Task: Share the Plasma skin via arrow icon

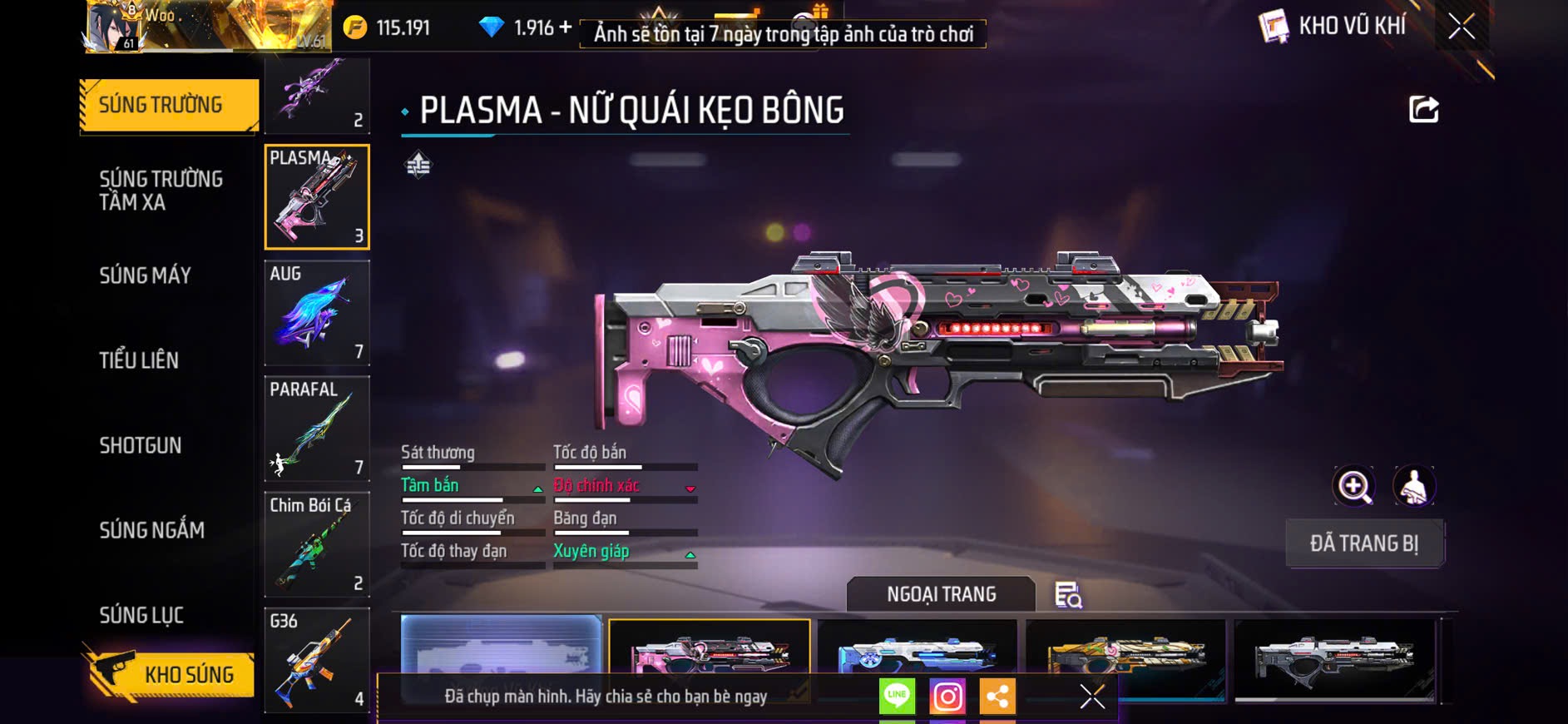Action: tap(1423, 110)
